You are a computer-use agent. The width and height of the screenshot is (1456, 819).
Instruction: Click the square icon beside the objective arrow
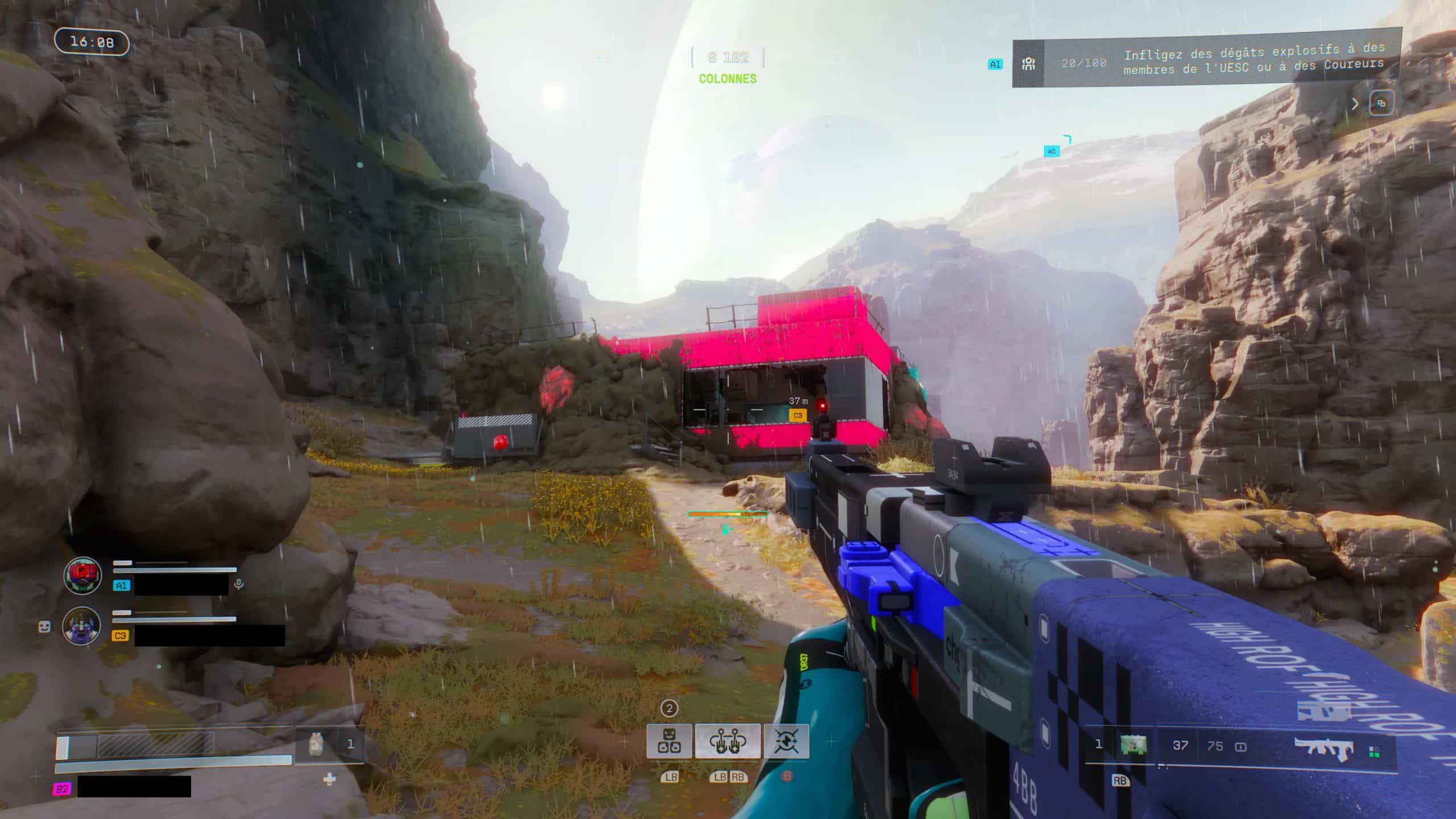pyautogui.click(x=1381, y=104)
